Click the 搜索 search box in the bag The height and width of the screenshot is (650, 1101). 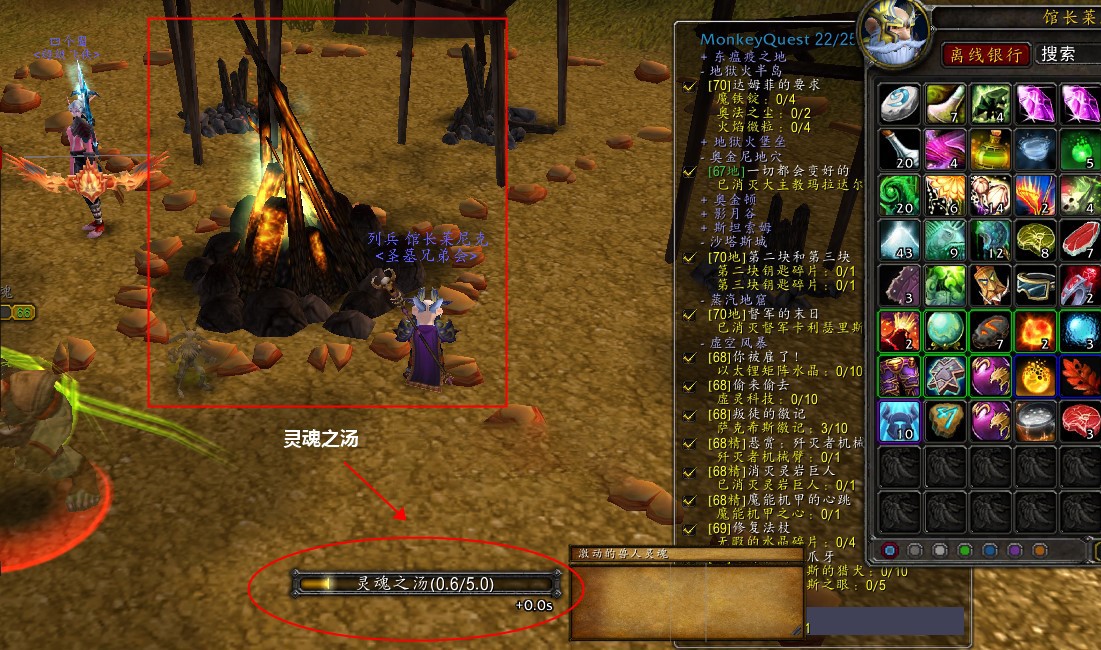click(1066, 54)
